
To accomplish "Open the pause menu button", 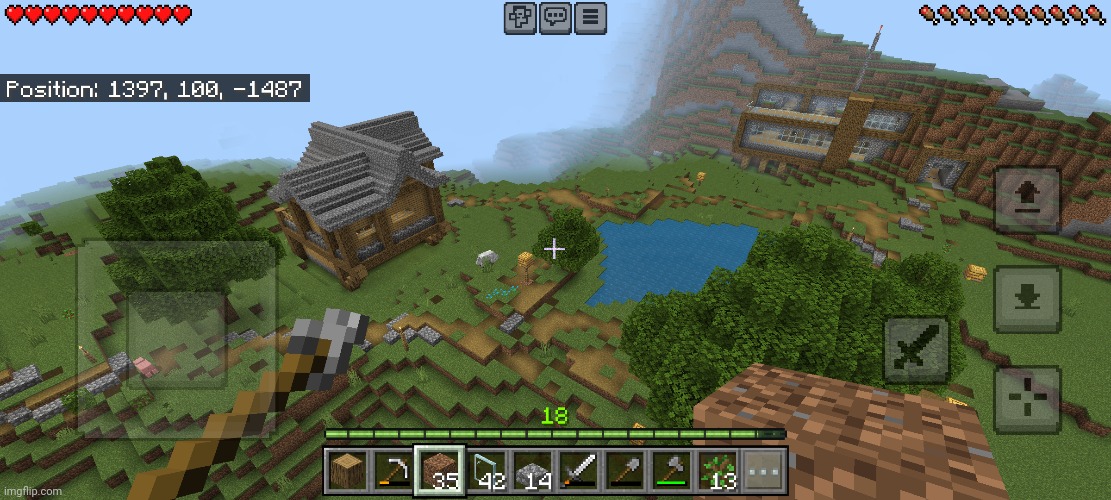I will (591, 18).
